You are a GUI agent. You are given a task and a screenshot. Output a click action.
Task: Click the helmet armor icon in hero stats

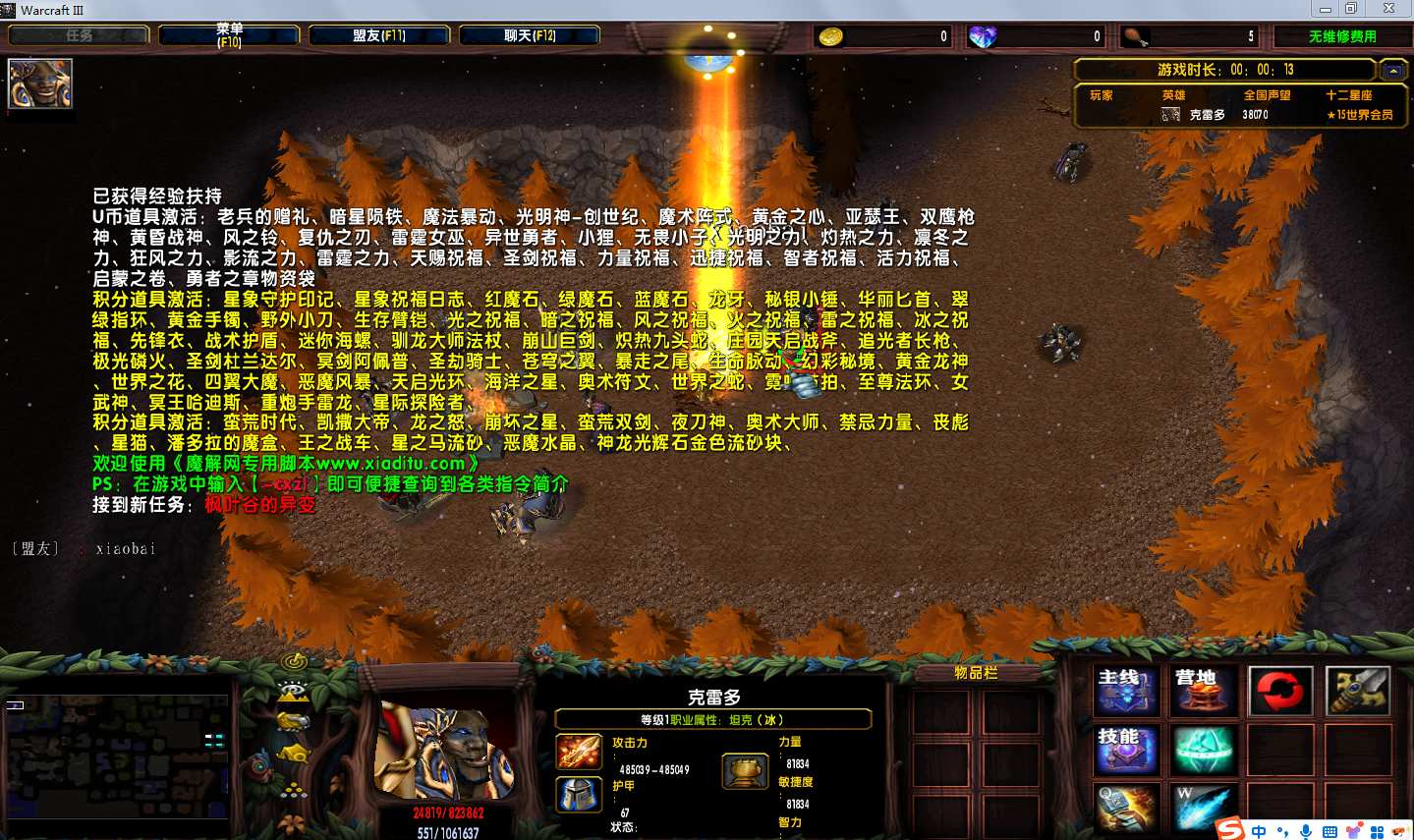[x=579, y=794]
